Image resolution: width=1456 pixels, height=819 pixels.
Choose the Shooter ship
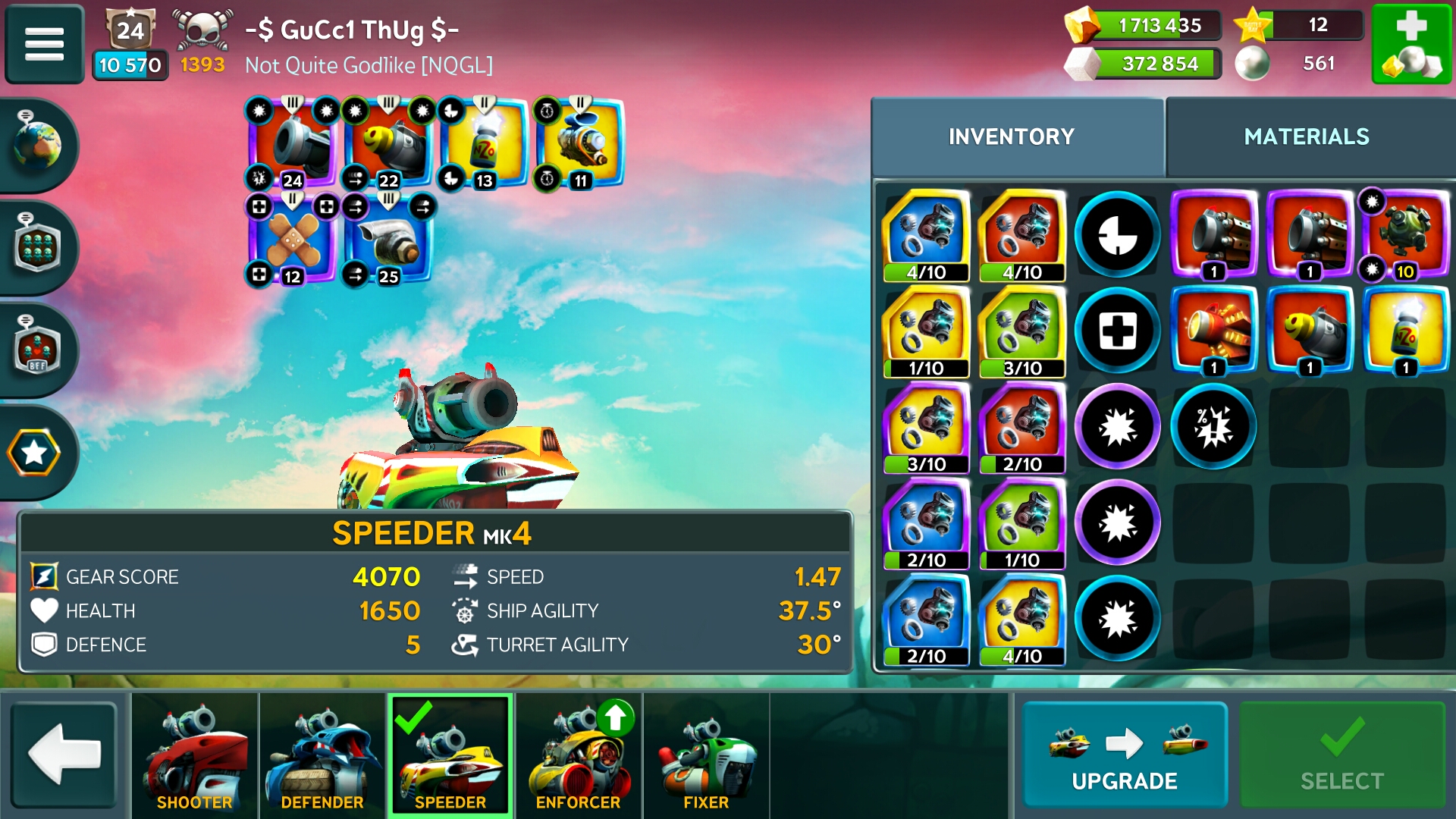pos(194,756)
